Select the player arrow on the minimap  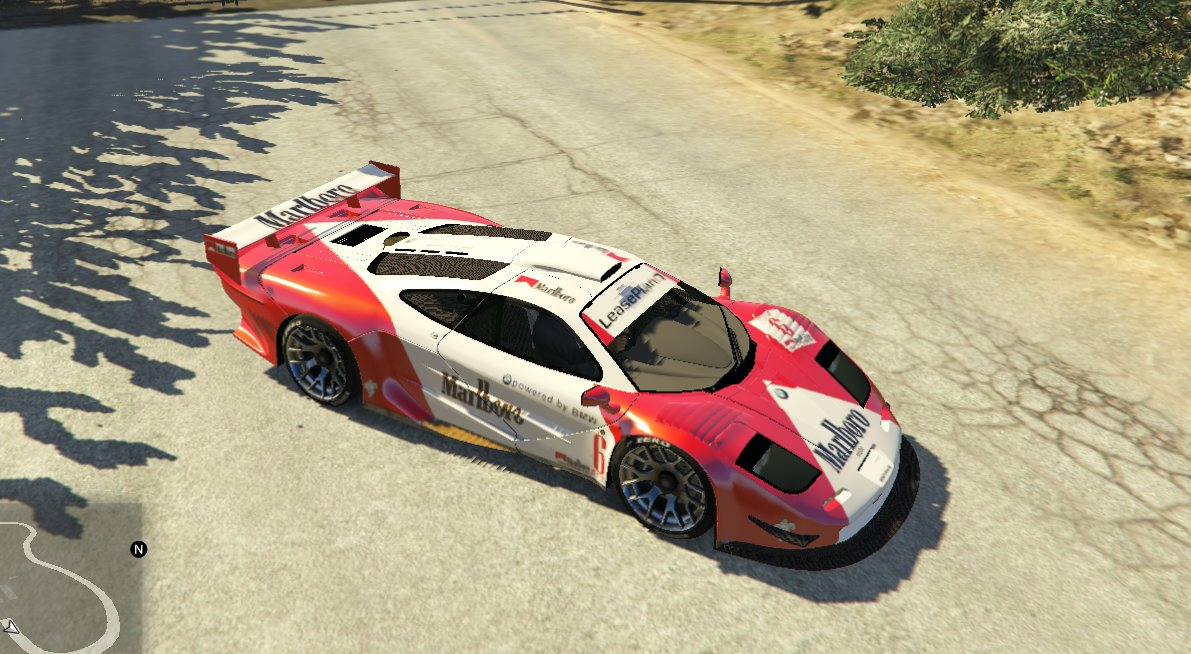tap(11, 627)
